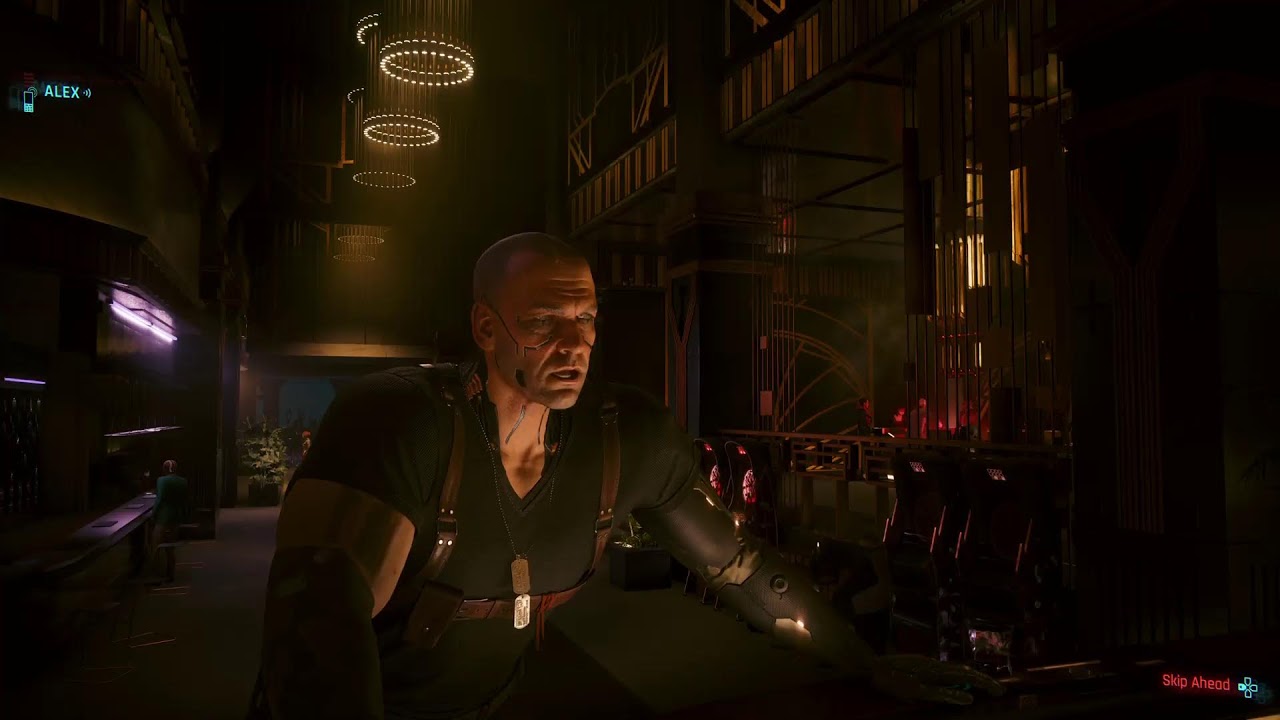Click the cyan D-pad controller icon
Screen dimensions: 1280x720
1248,687
